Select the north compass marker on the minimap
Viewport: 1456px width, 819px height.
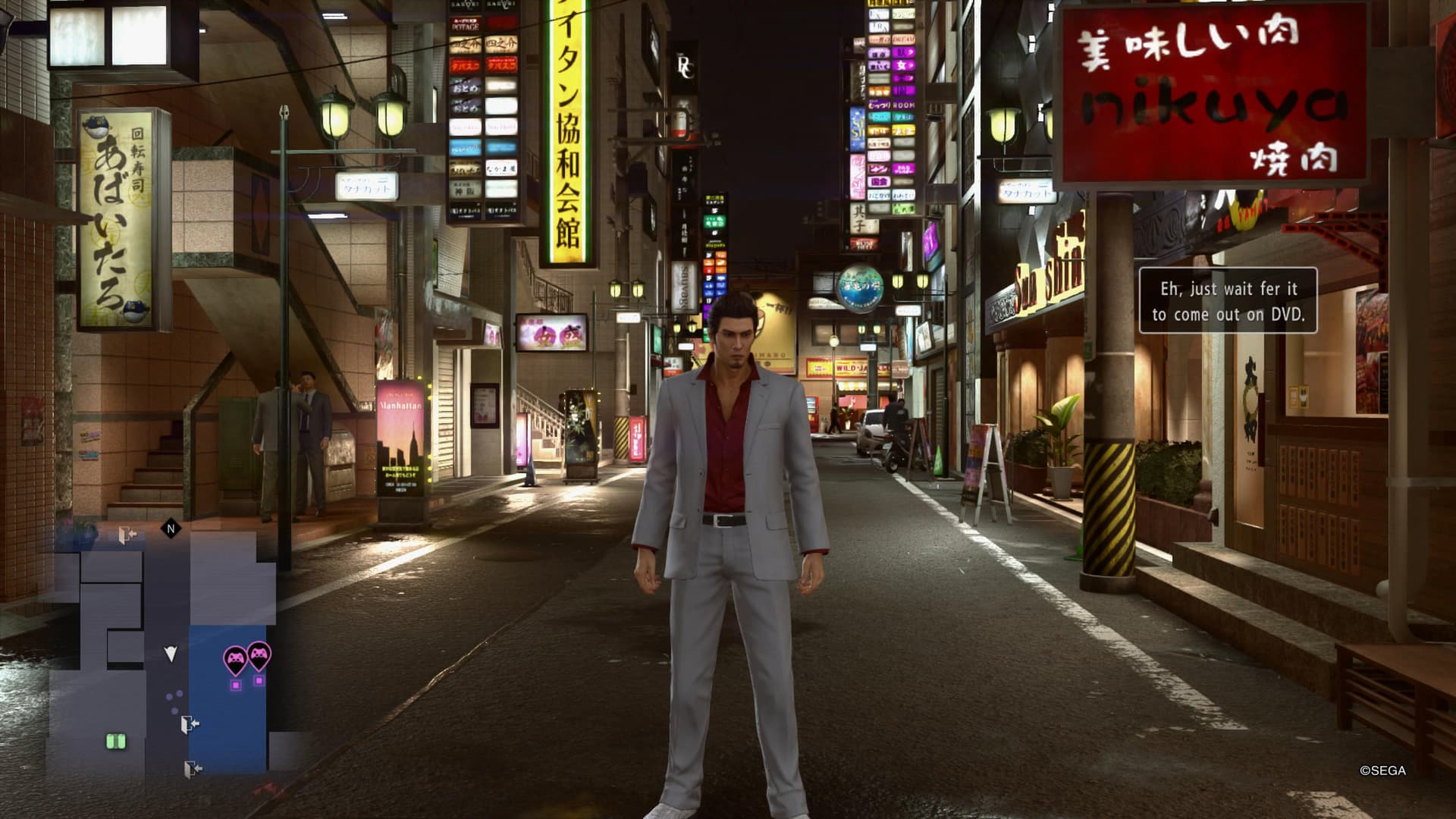pos(171,529)
